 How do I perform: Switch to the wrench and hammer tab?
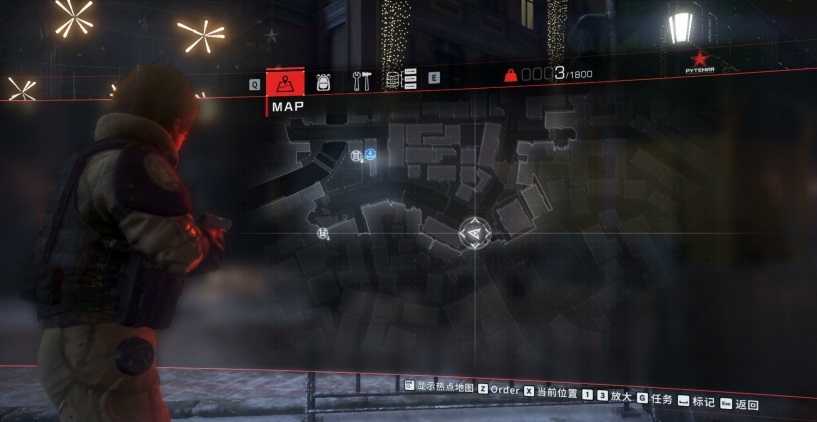(x=360, y=80)
